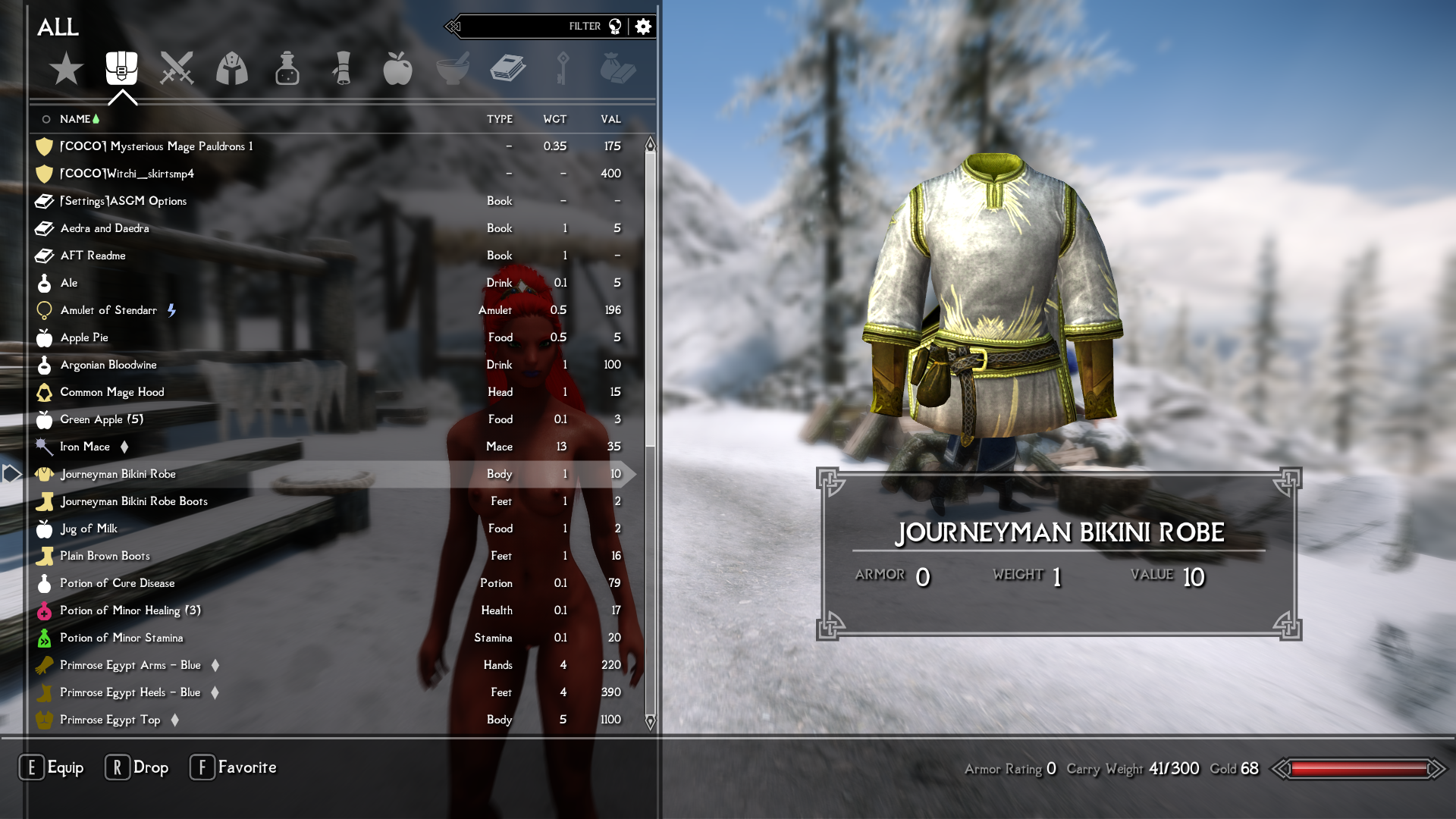1456x819 pixels.
Task: Sort items by the VAL column
Action: pyautogui.click(x=610, y=119)
